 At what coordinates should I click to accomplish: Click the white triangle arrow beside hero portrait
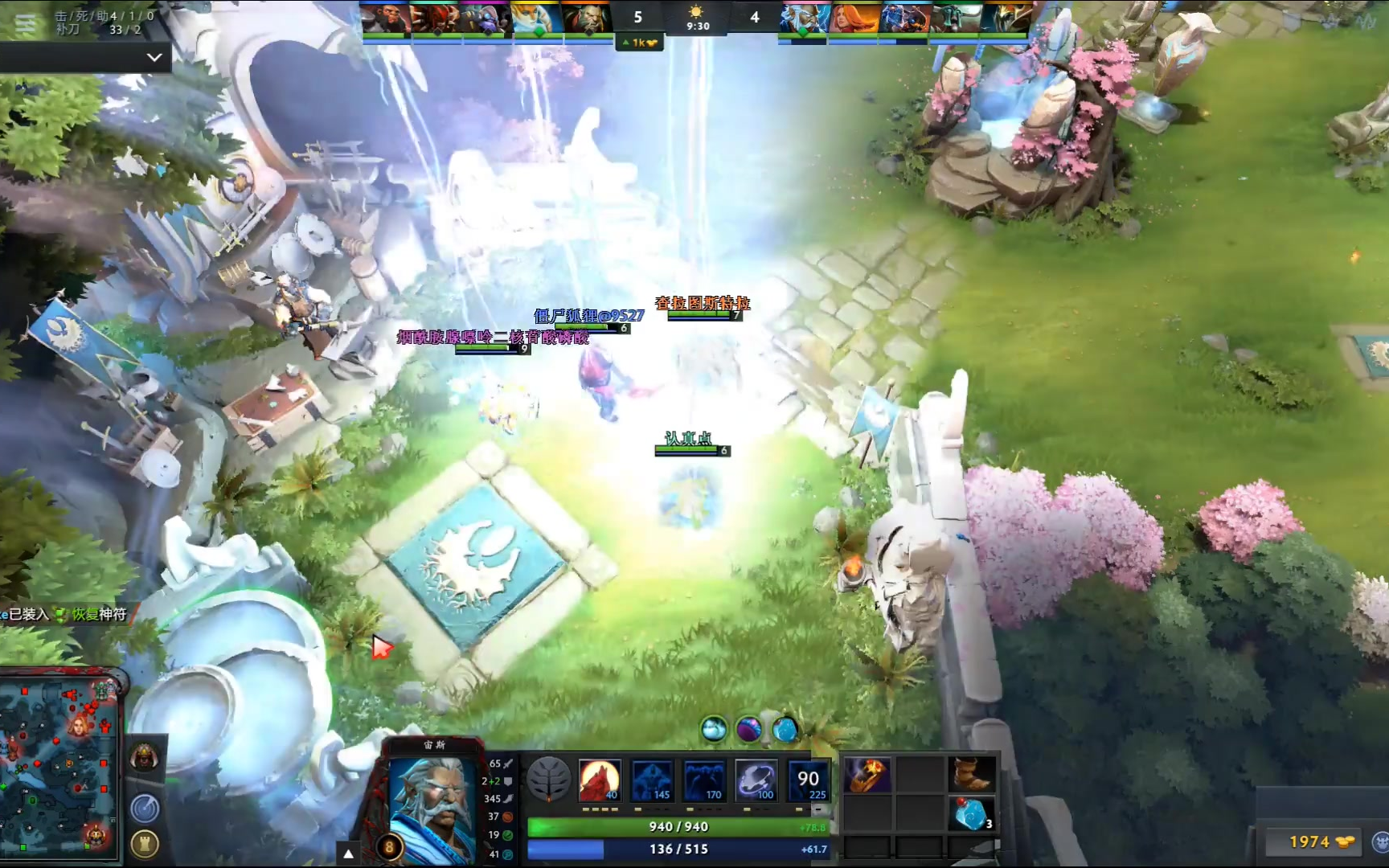click(x=348, y=854)
